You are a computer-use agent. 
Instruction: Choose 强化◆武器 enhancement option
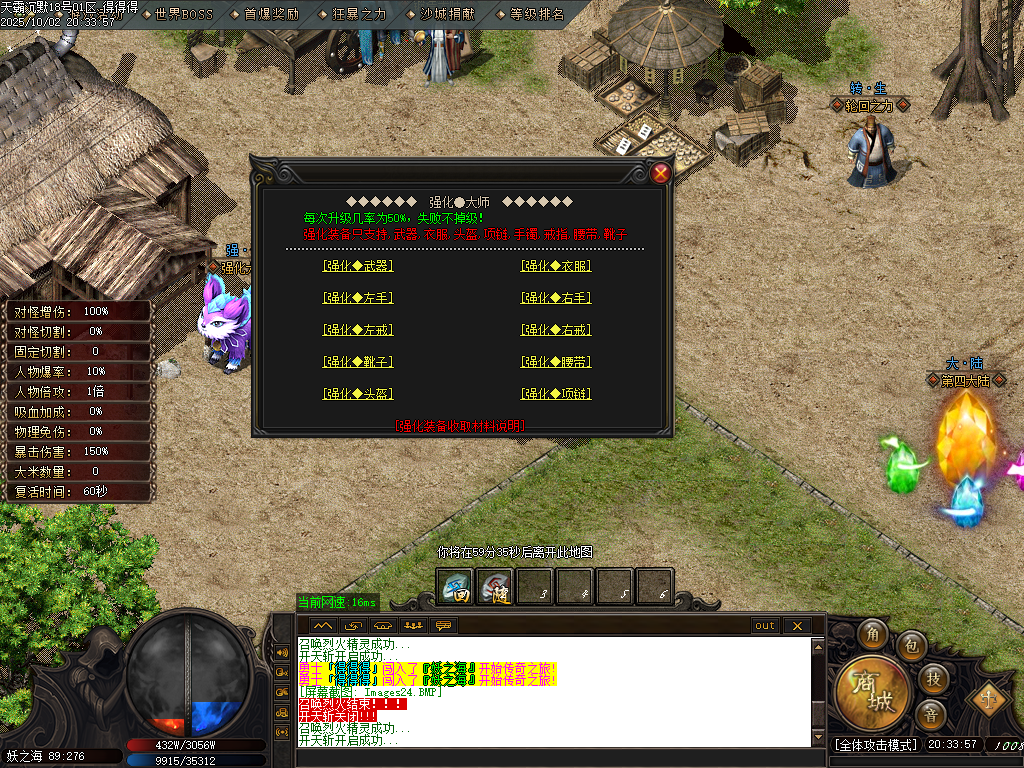[357, 266]
